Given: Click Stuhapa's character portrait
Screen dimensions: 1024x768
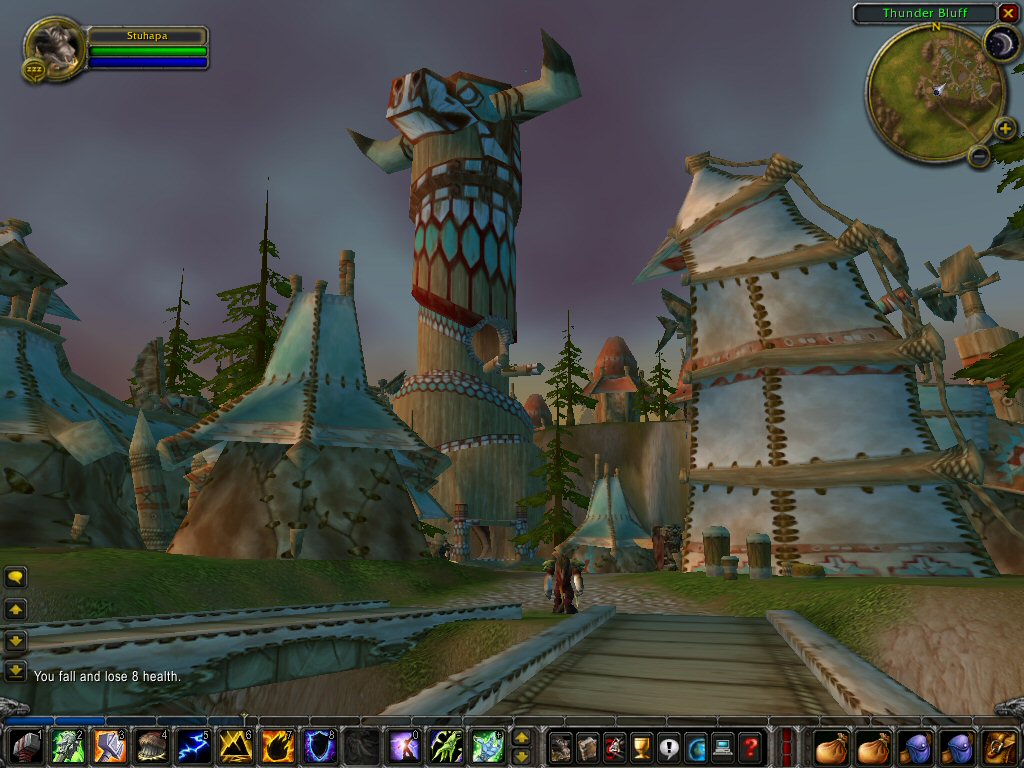Looking at the screenshot, I should point(52,45).
